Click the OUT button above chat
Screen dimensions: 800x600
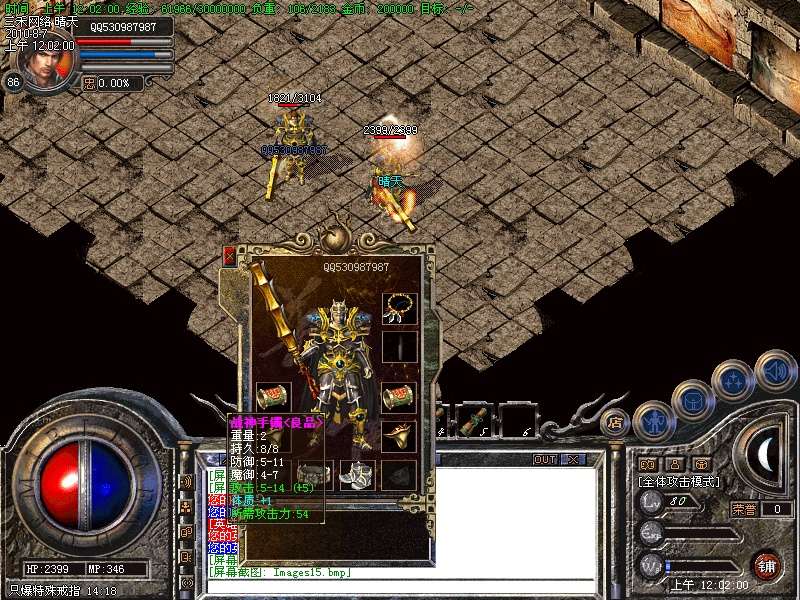[545, 459]
